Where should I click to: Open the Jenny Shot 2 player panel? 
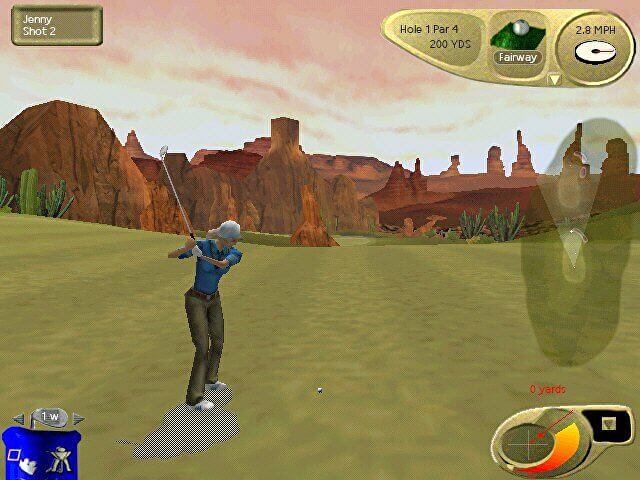tap(56, 25)
